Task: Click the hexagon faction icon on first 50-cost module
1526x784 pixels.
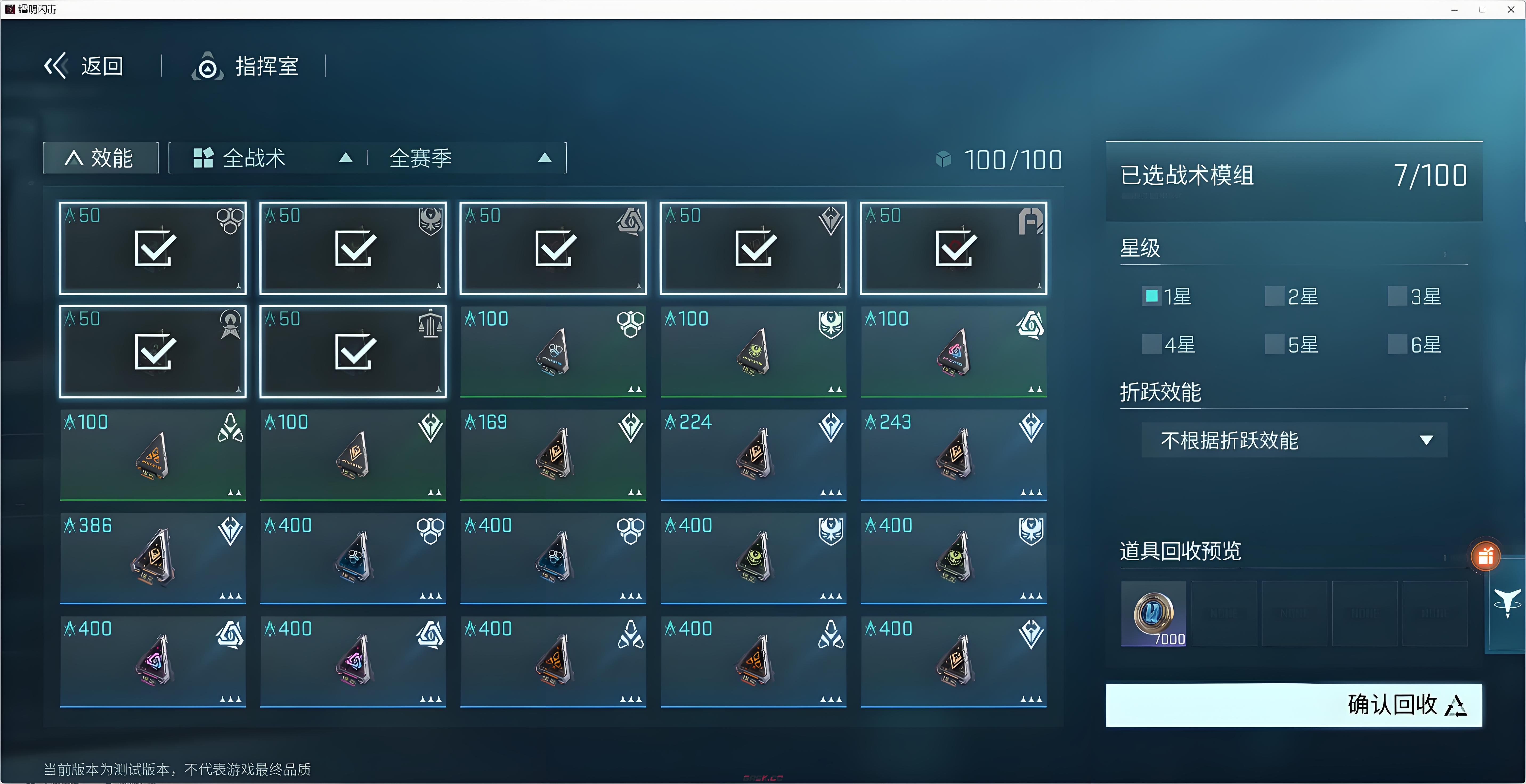Action: [x=230, y=222]
